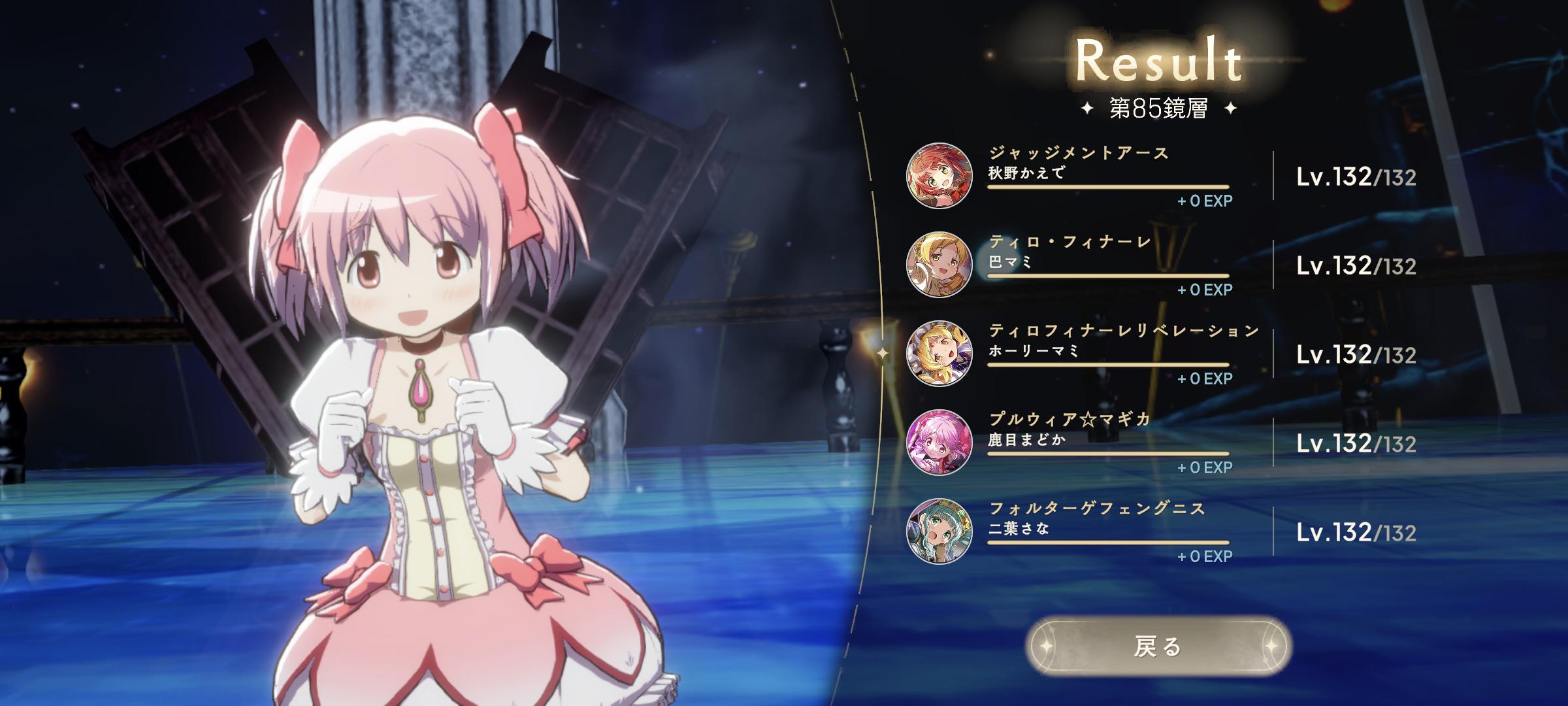Pick 鹿目まどか's portrait icon
This screenshot has width=1568, height=706.
939,443
